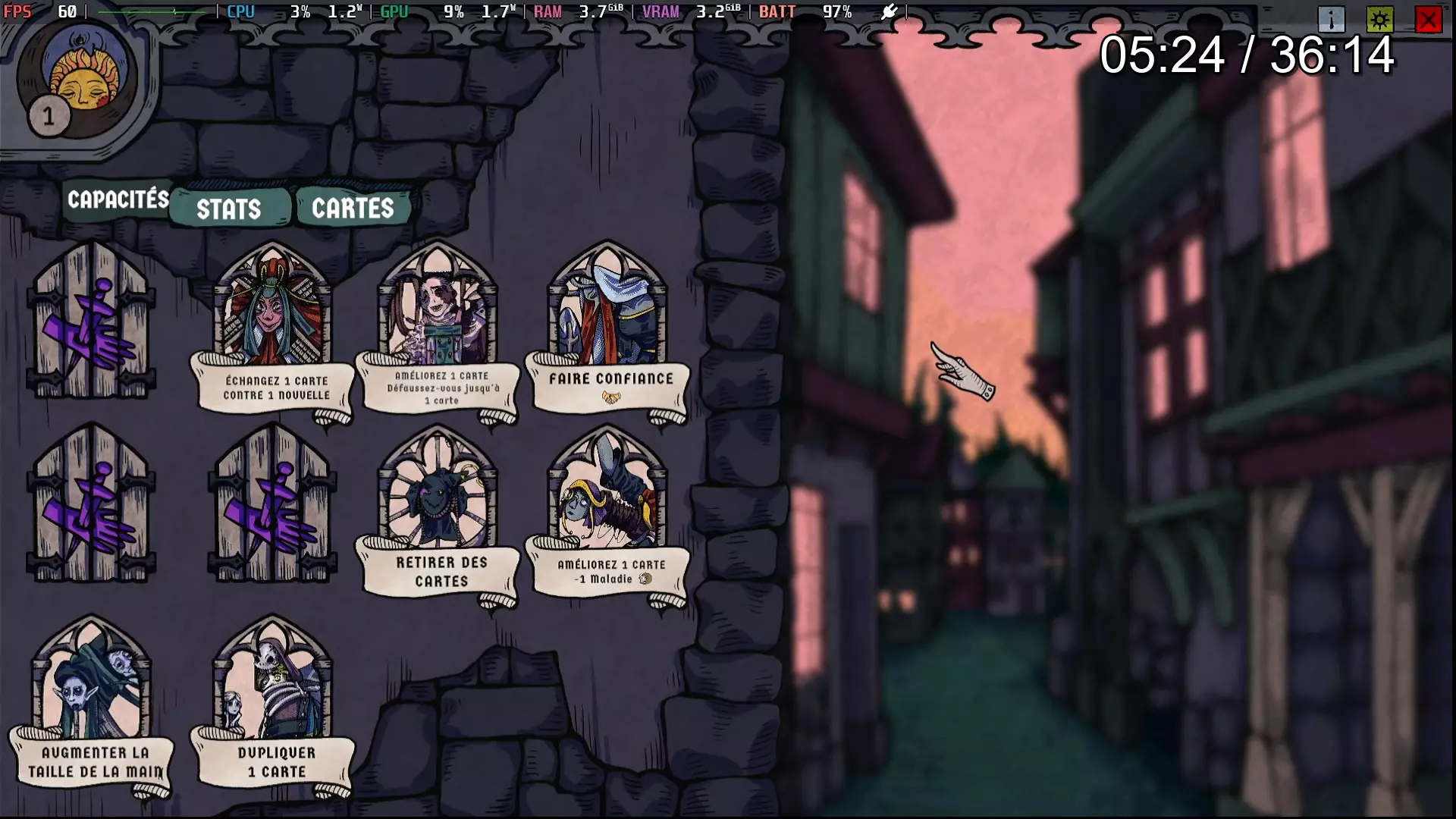The image size is (1456, 819).
Task: Click the level 1 coin badge
Action: click(49, 116)
